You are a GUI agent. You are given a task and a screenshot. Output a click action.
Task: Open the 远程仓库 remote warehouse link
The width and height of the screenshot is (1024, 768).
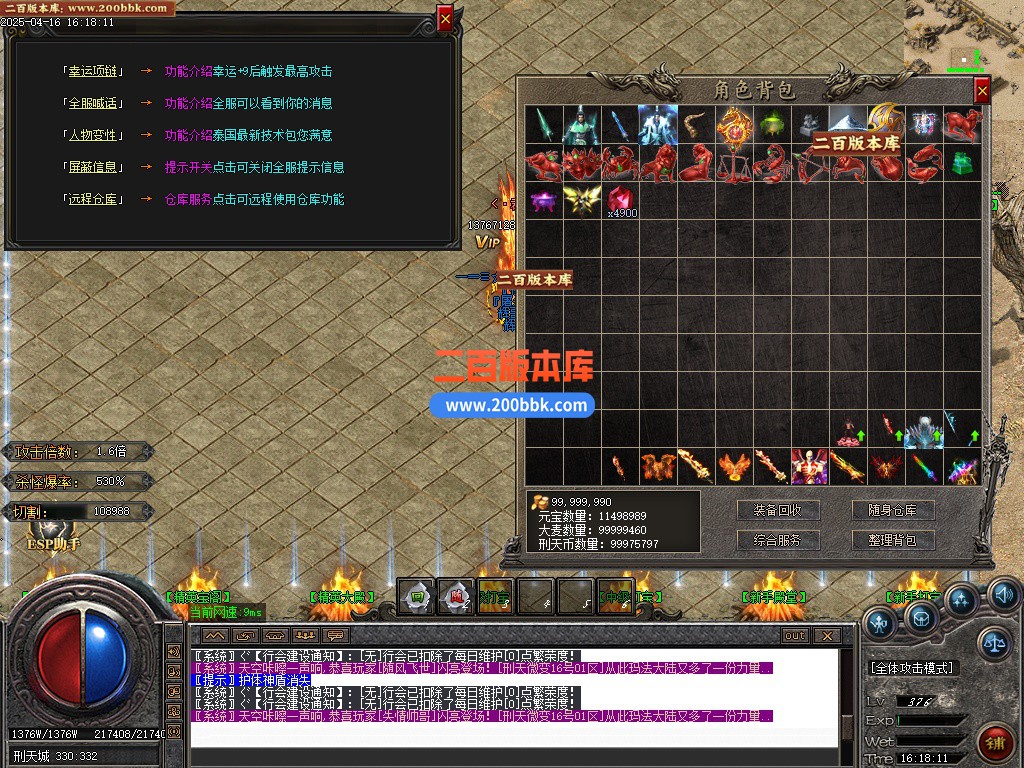pos(92,199)
